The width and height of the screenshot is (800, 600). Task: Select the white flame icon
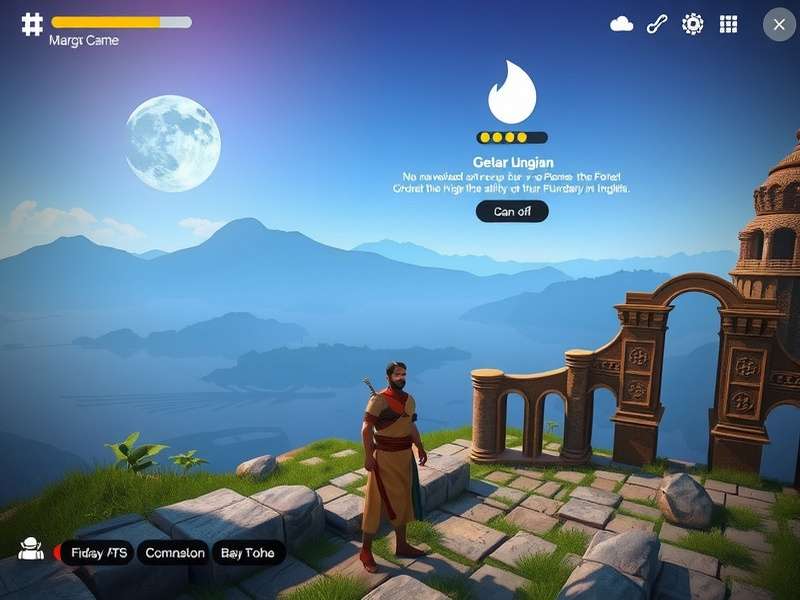512,93
